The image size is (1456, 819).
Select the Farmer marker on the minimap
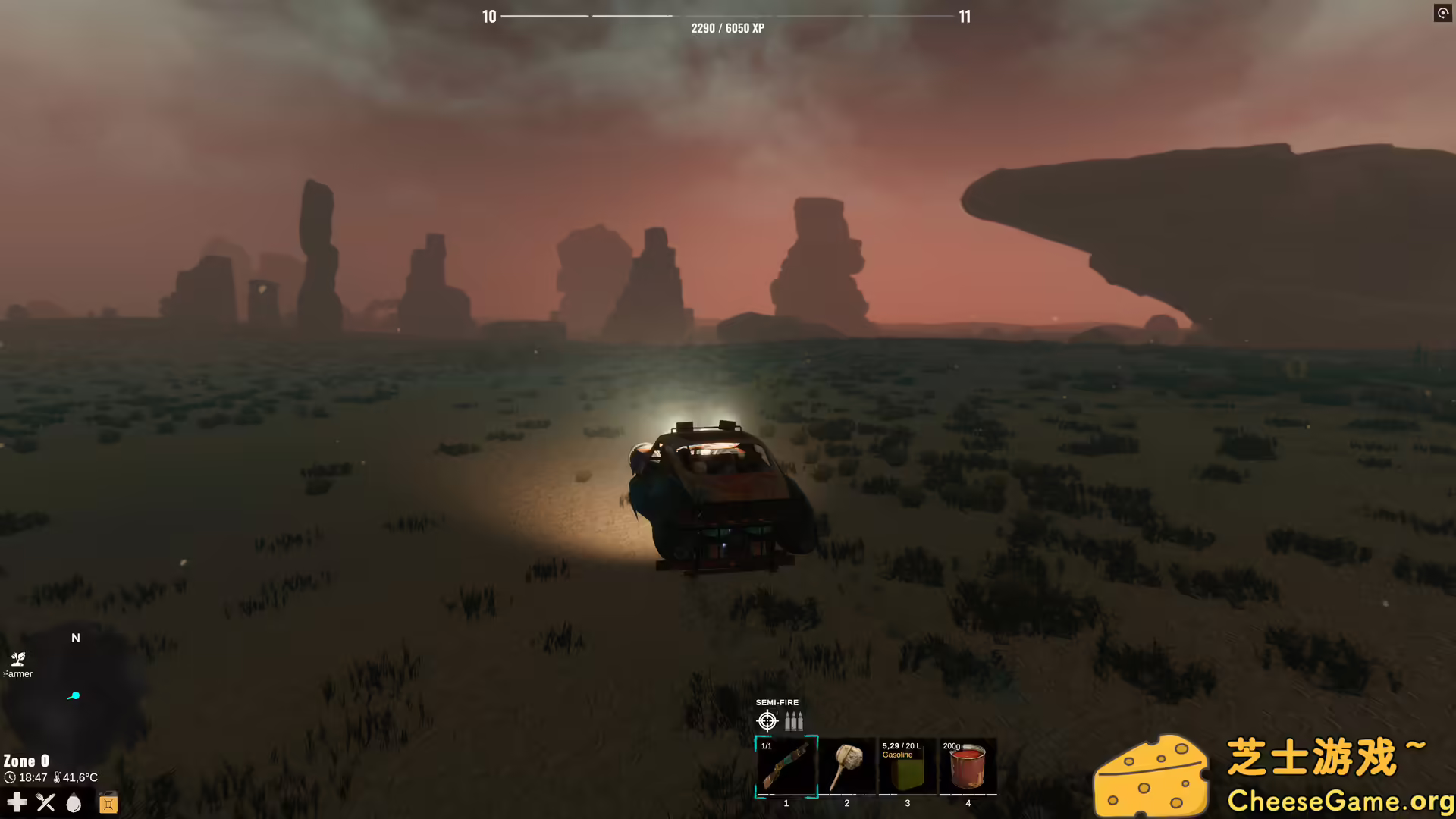18,660
